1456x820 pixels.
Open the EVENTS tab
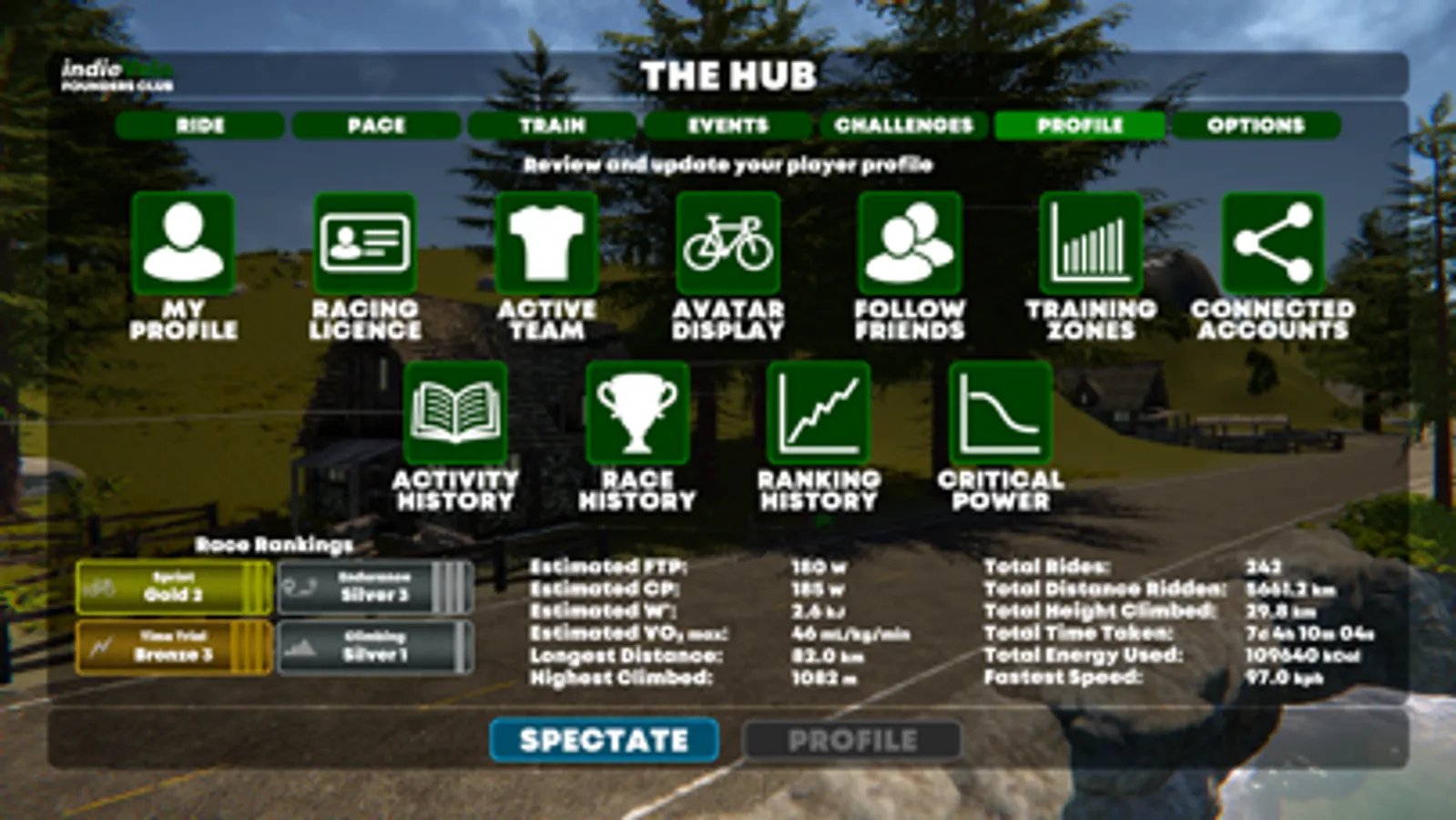tap(726, 127)
